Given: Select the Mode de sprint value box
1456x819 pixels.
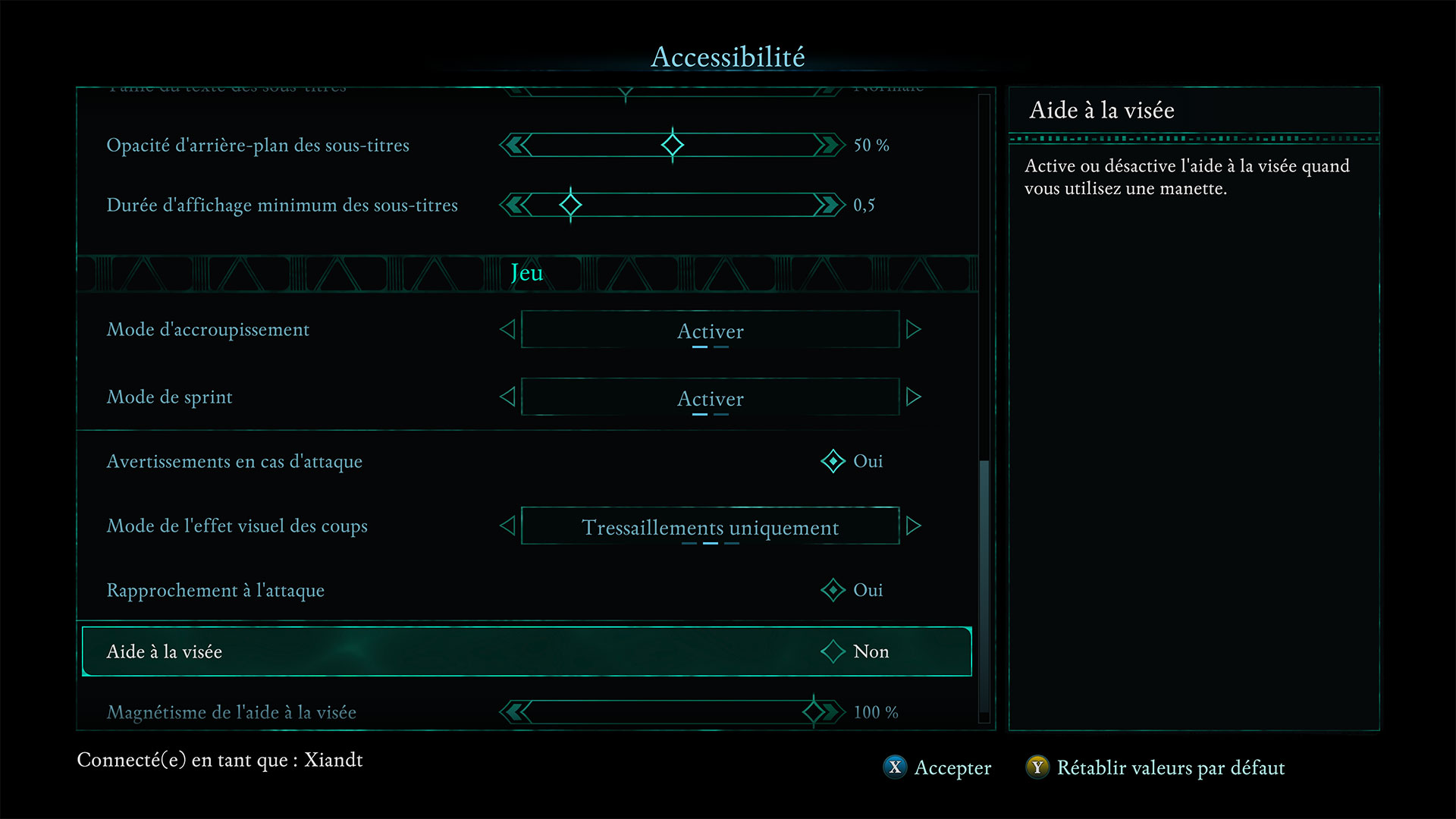Looking at the screenshot, I should pyautogui.click(x=710, y=397).
